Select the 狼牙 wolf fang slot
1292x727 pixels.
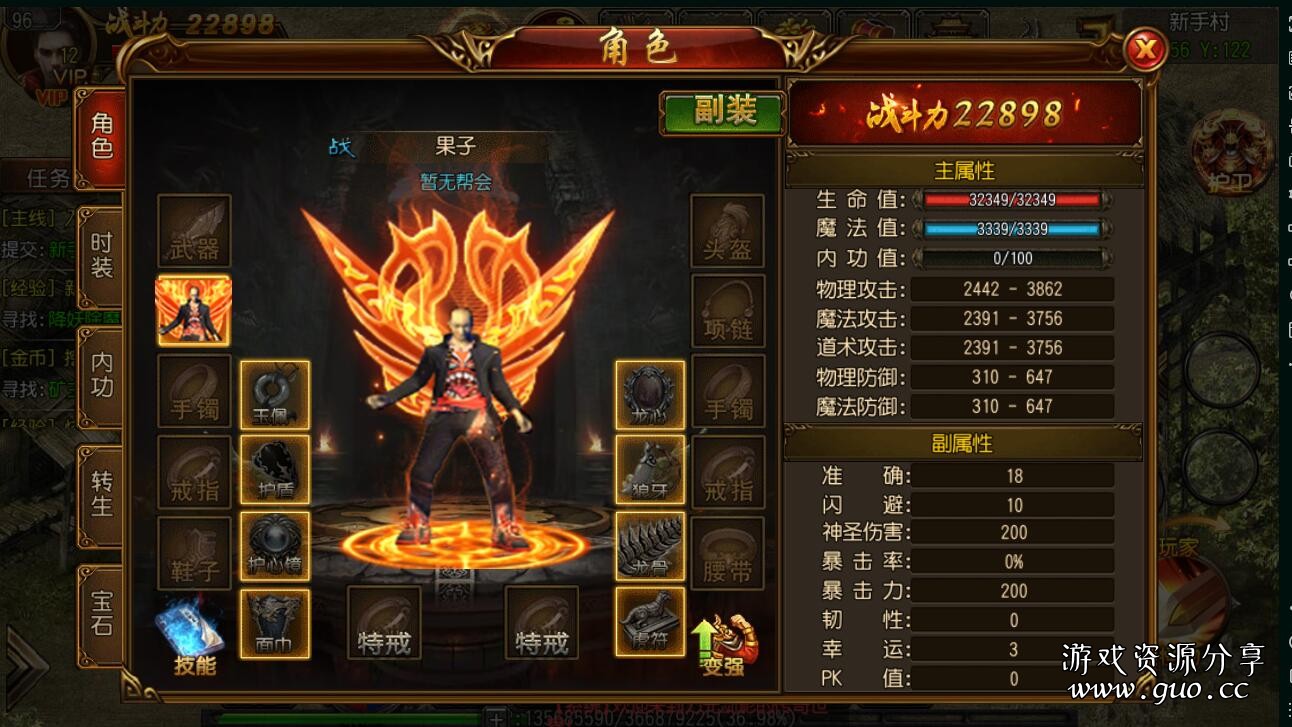650,469
